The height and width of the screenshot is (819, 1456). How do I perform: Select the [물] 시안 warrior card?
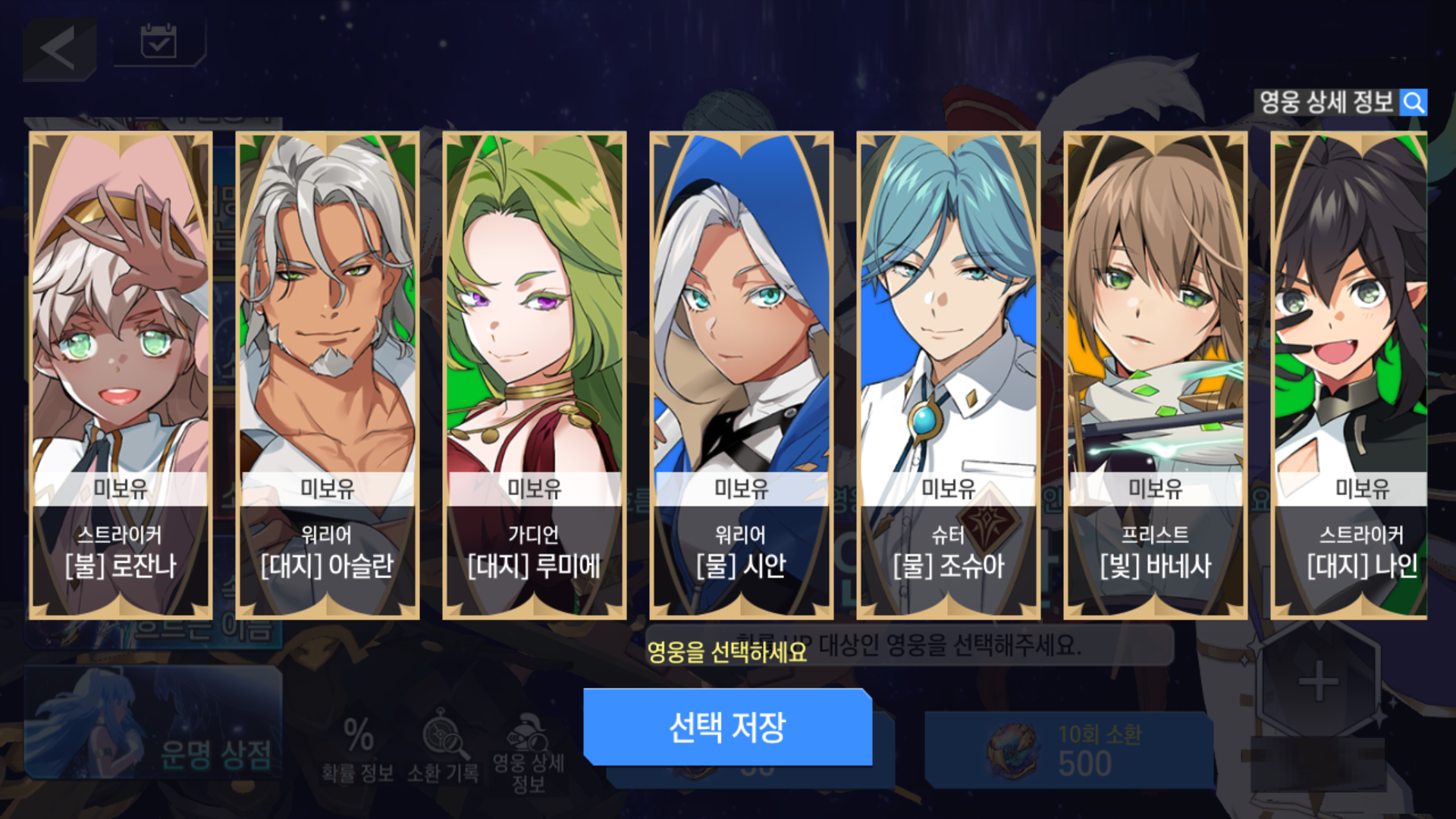click(742, 375)
